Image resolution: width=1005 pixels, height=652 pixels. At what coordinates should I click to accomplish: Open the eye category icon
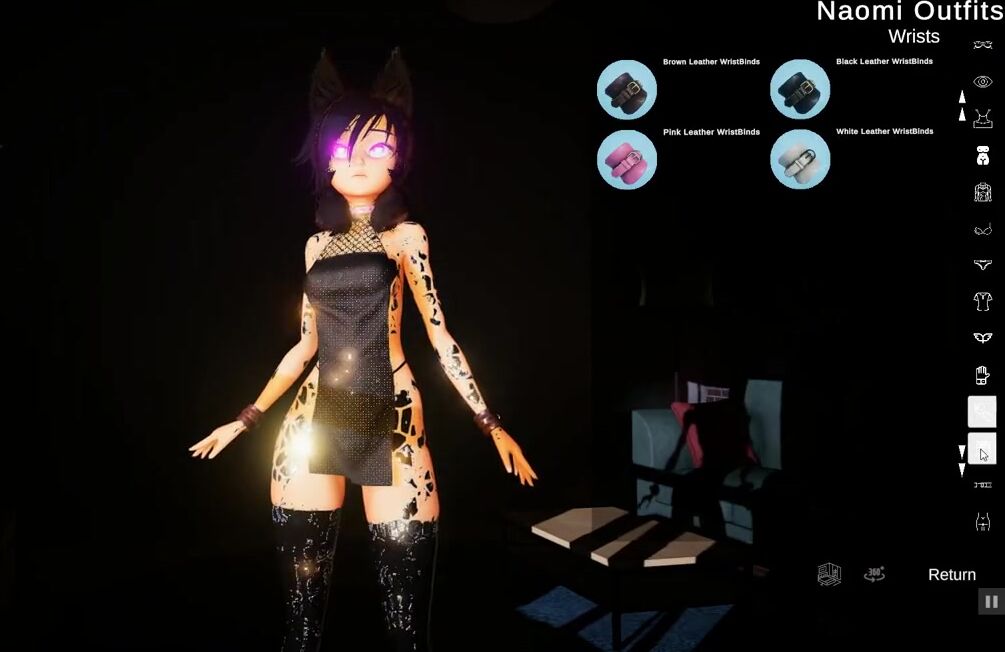(x=982, y=82)
